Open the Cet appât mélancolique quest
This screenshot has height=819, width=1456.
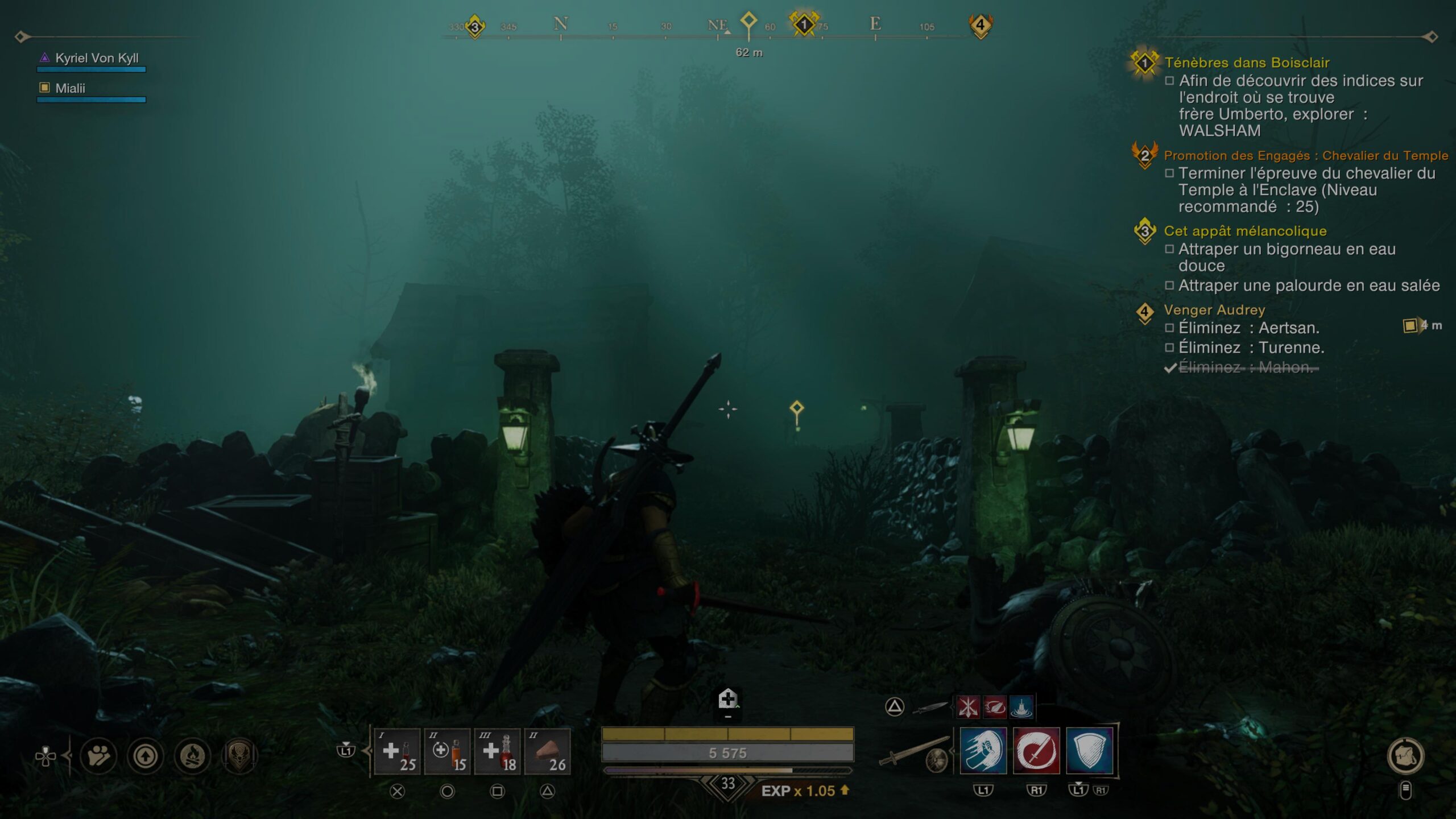point(1244,231)
